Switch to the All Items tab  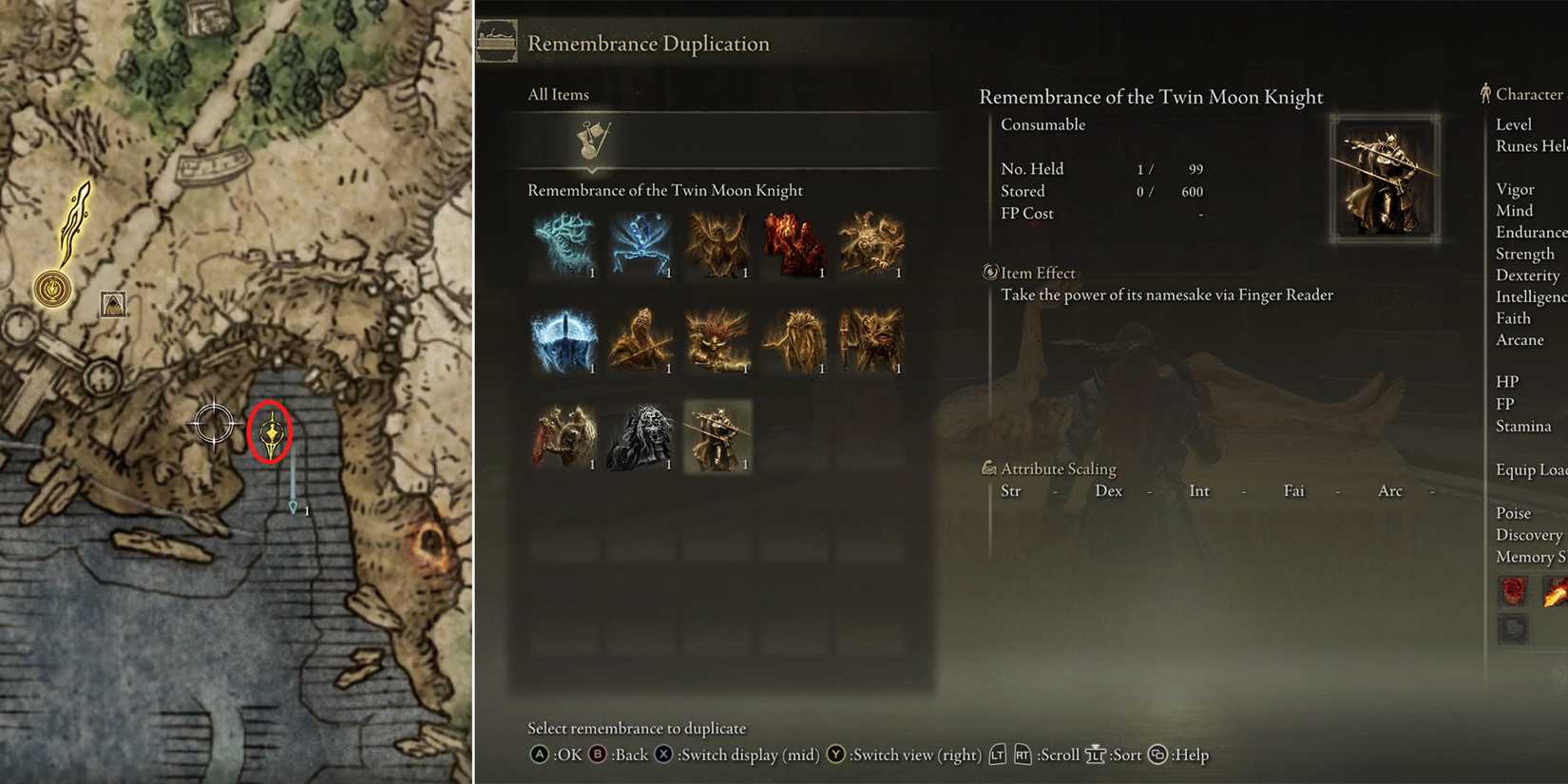coord(558,94)
